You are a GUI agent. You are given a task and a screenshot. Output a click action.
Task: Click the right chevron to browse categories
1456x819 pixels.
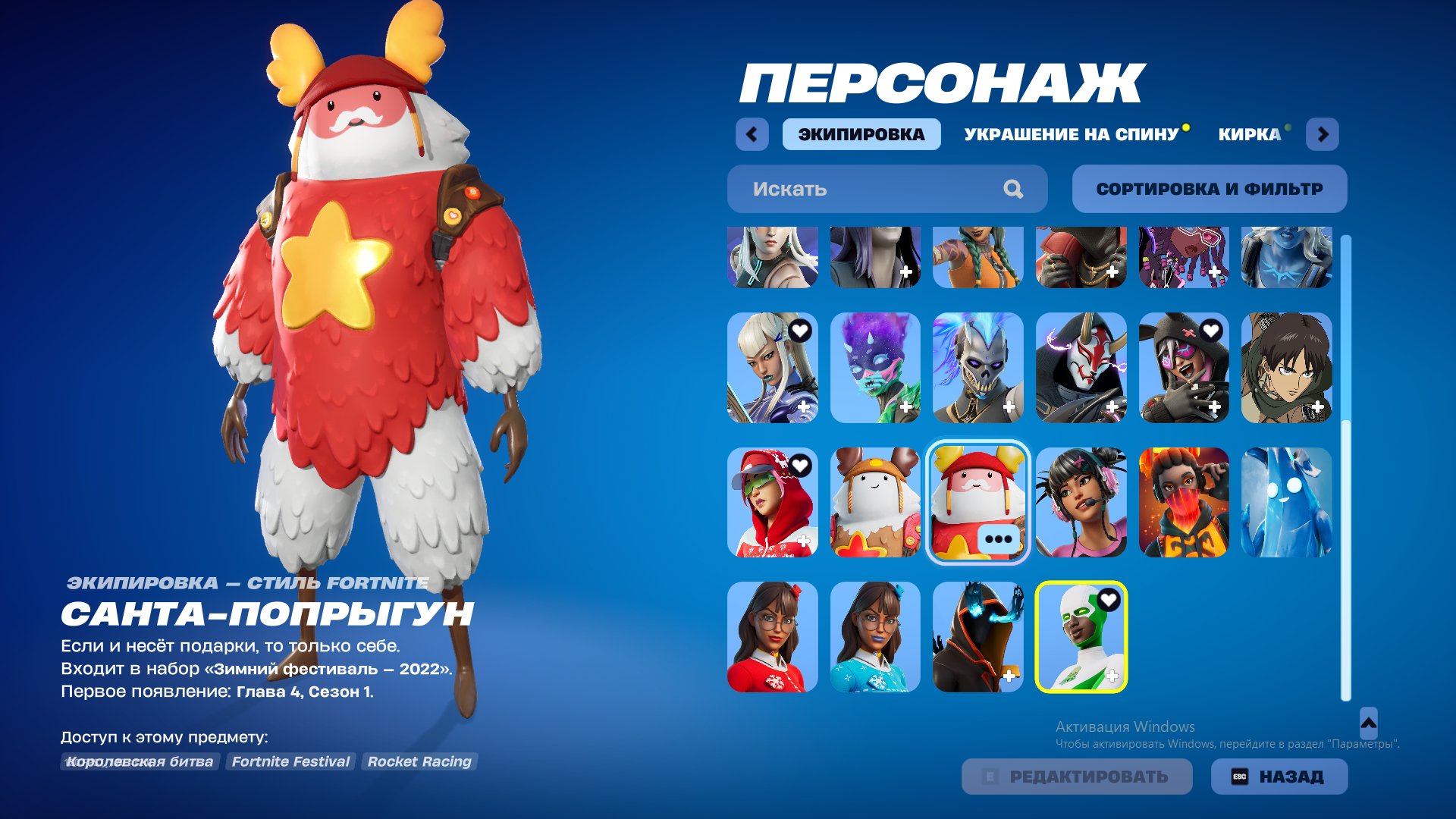1323,134
